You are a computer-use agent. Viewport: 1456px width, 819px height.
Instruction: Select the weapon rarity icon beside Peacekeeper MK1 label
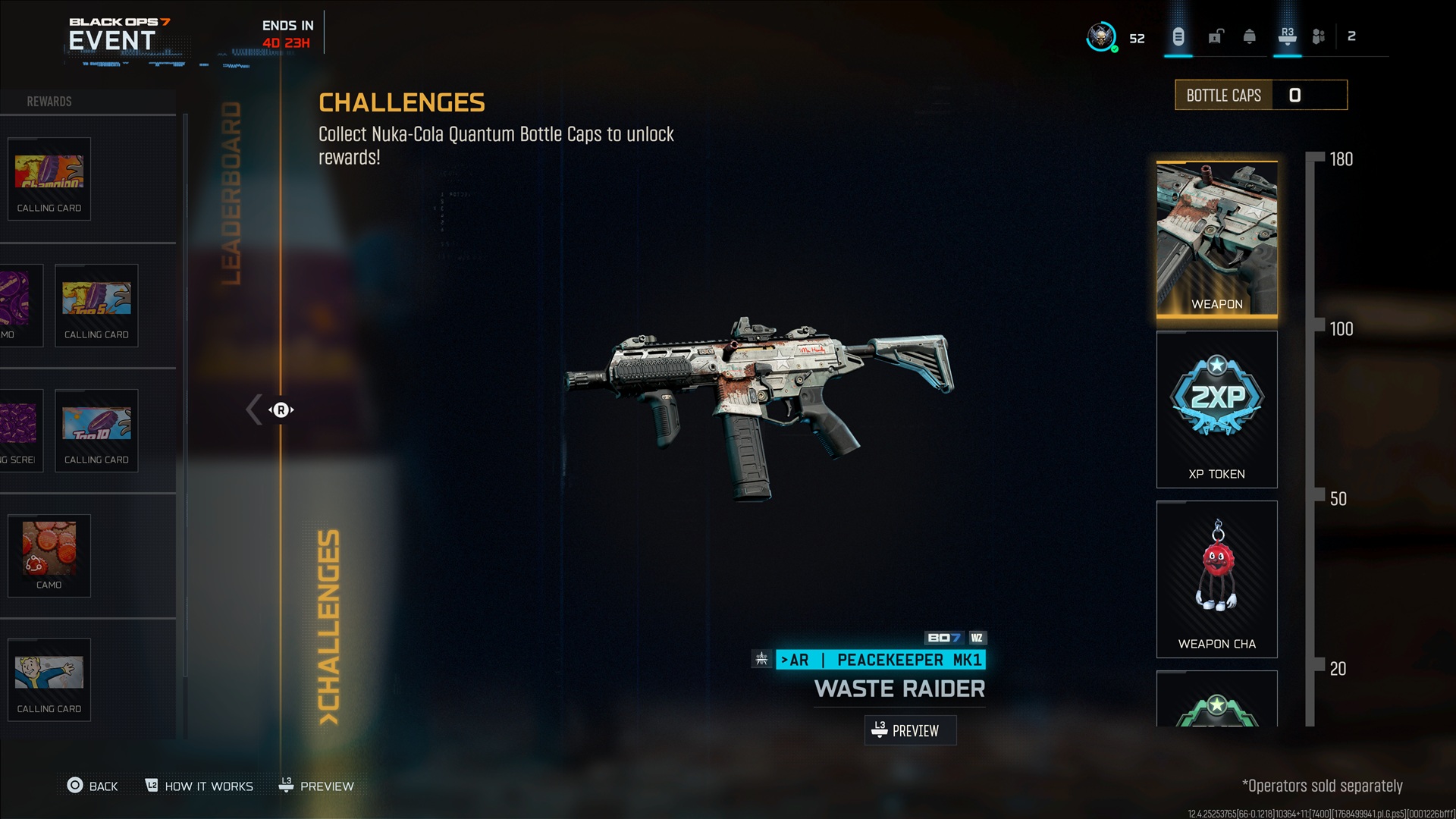760,660
